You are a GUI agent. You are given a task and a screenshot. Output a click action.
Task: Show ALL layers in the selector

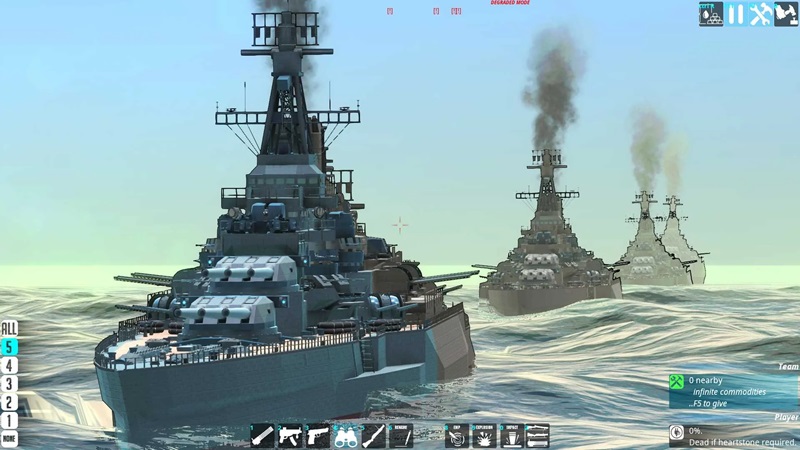[x=9, y=328]
